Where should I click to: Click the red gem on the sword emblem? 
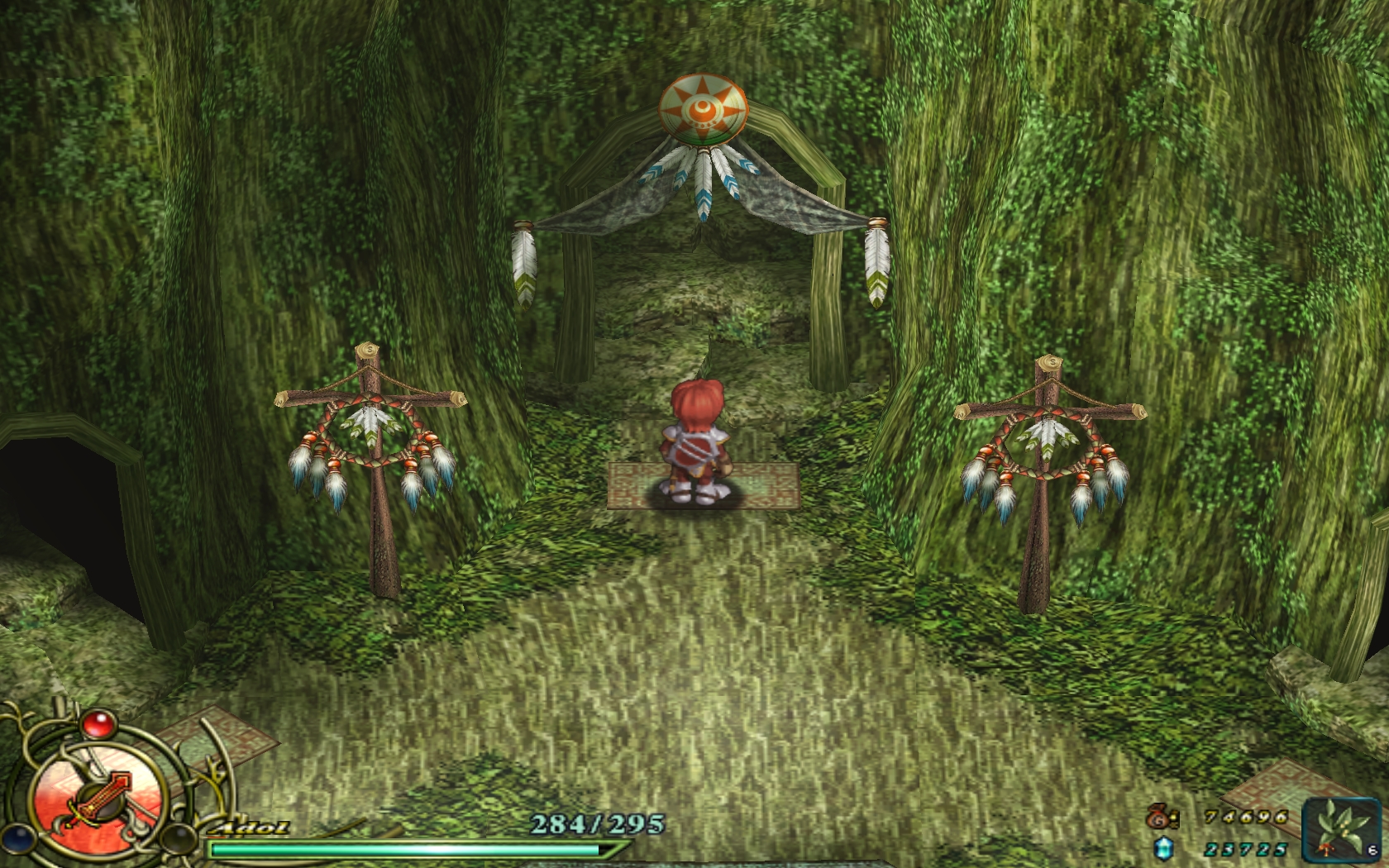click(x=98, y=725)
